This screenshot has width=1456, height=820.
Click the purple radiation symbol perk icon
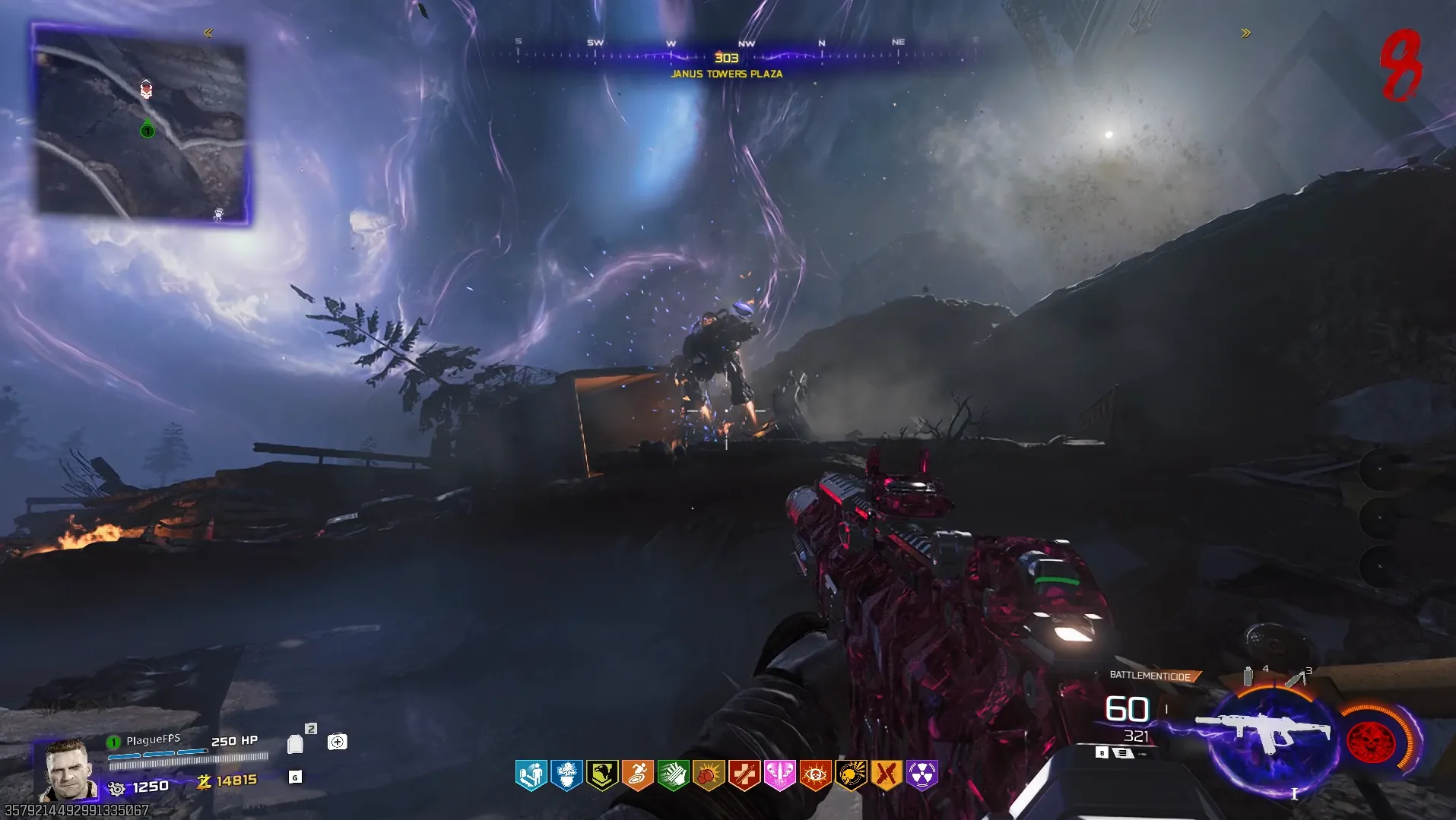tap(921, 775)
